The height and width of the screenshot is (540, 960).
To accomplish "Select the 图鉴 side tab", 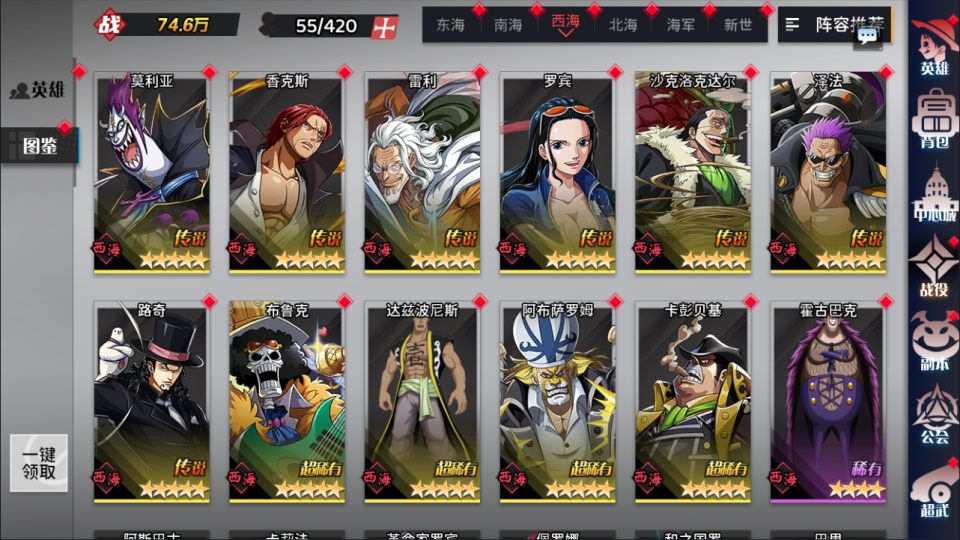I will 40,147.
